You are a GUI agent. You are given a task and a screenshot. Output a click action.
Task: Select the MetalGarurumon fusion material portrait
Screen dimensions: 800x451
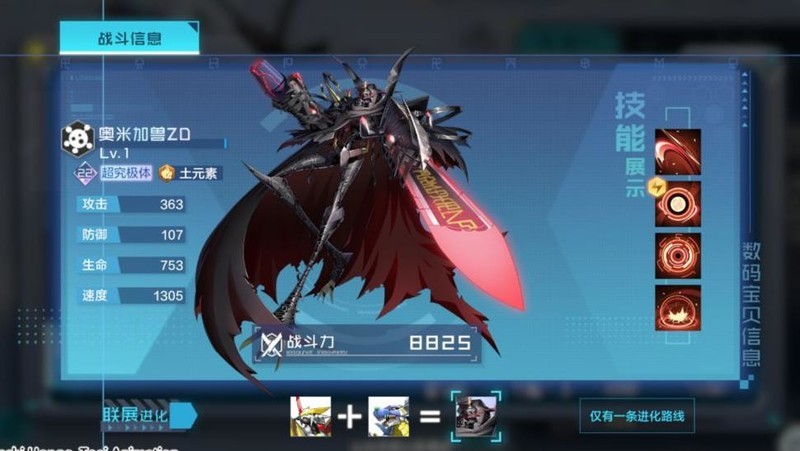tap(388, 415)
